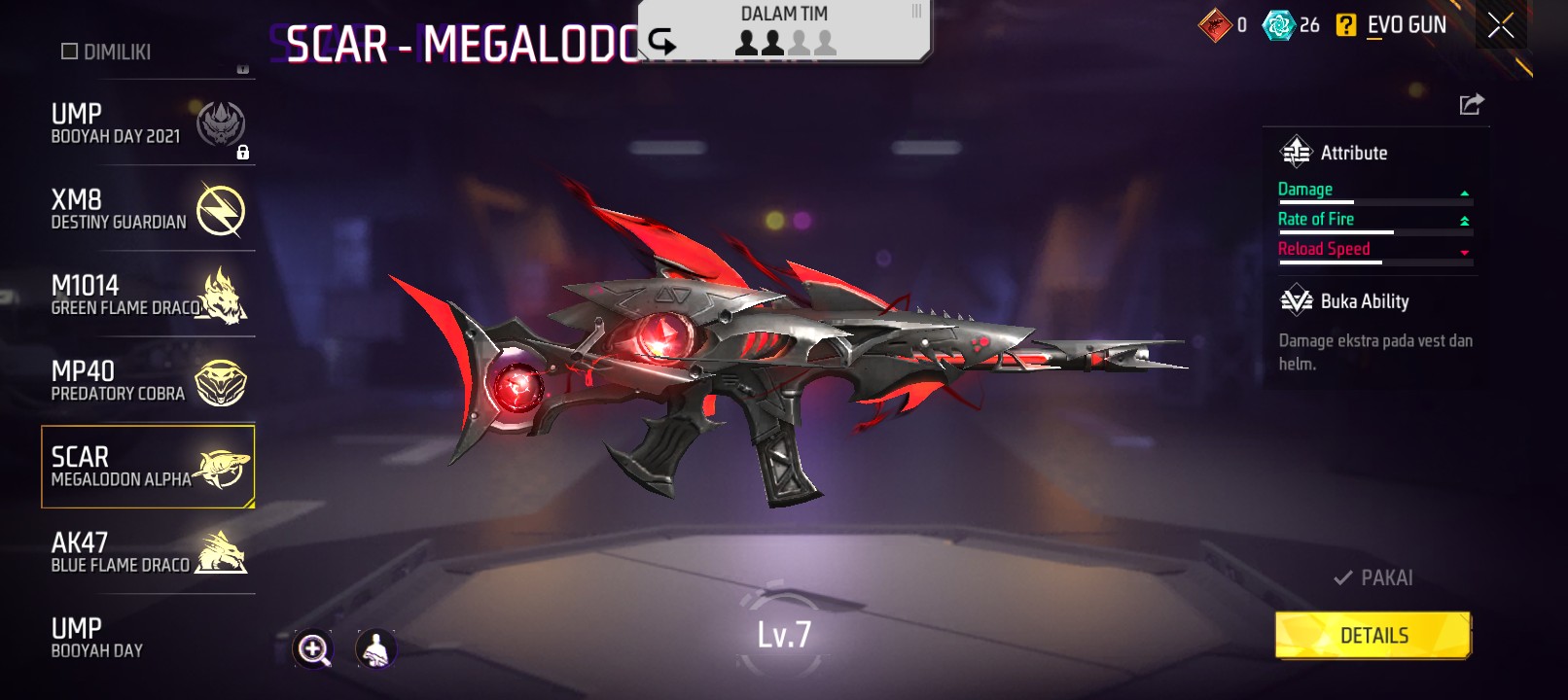Select UMP Booyah Day skin

[147, 638]
